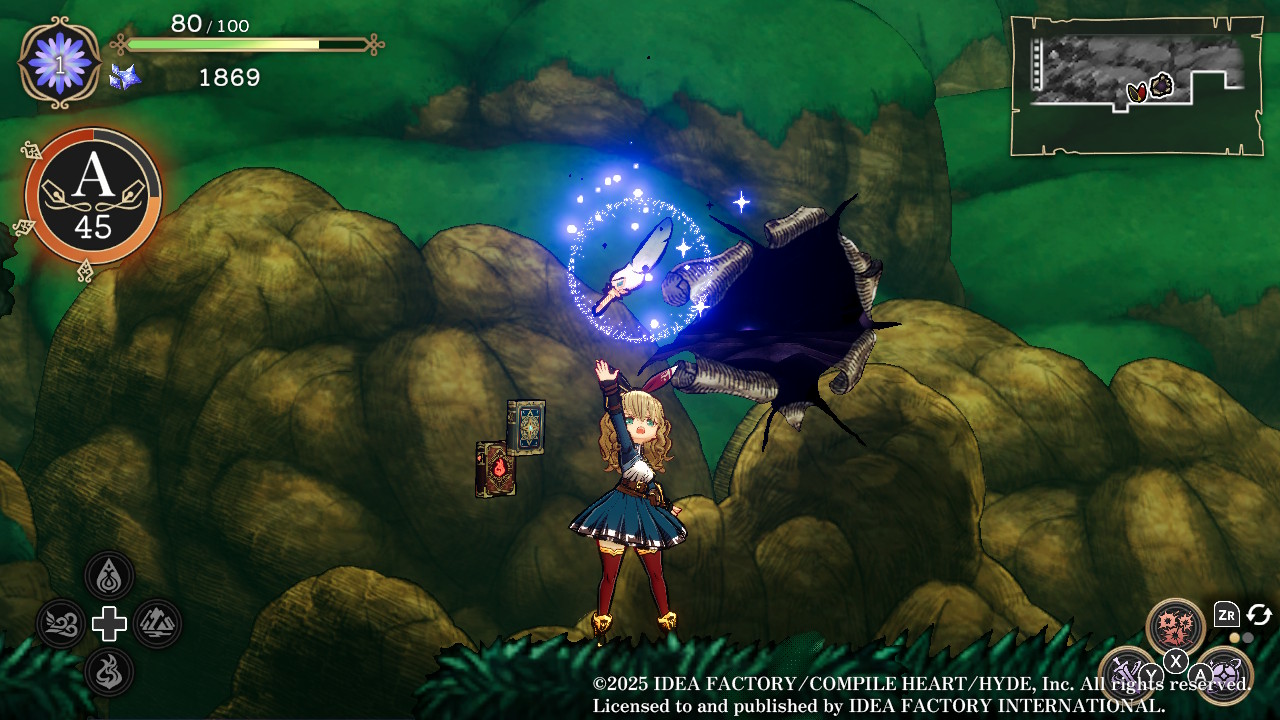
Task: Select the water droplet element icon
Action: pyautogui.click(x=109, y=576)
